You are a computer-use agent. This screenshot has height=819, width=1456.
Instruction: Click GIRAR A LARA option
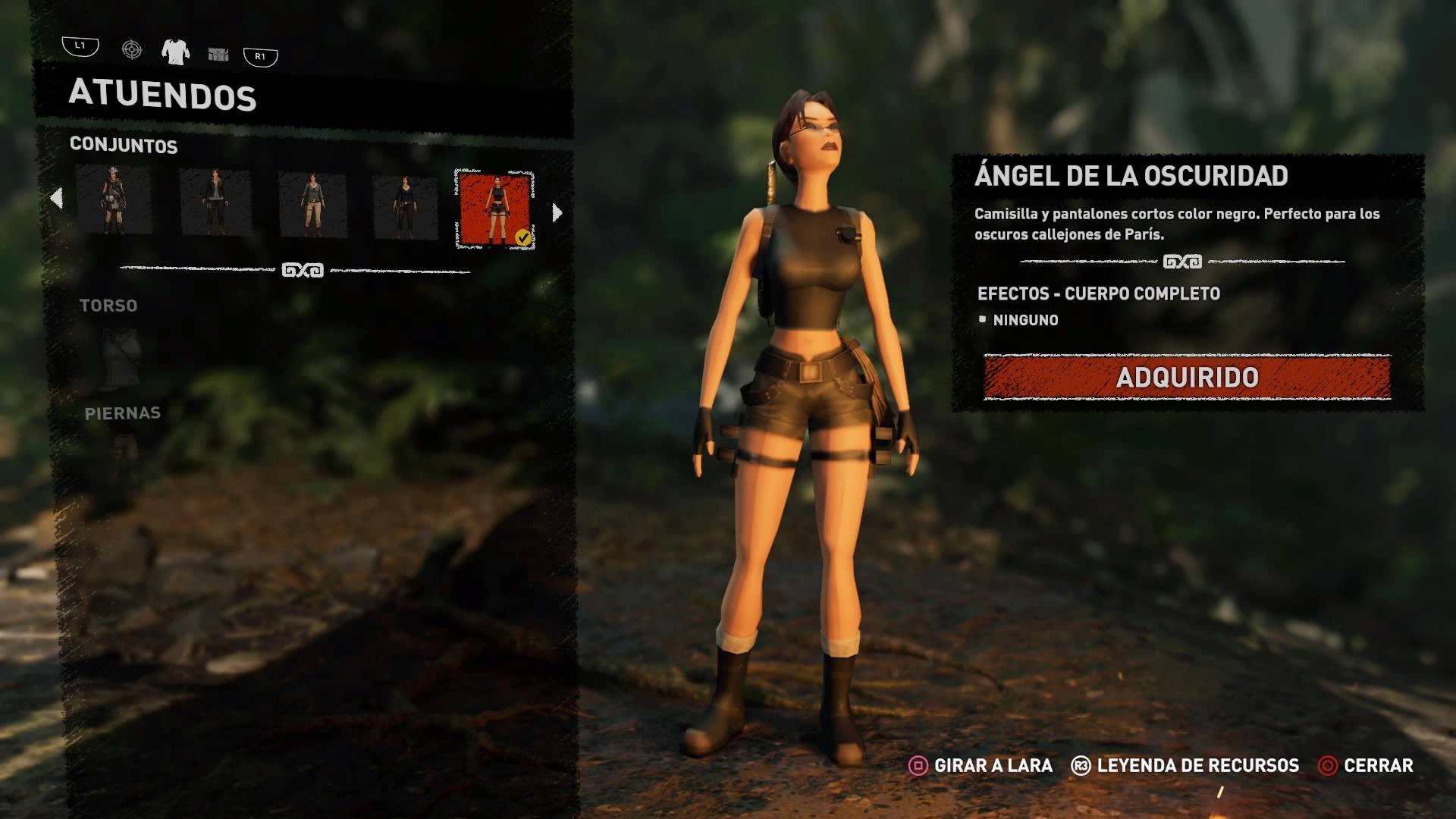coord(981,766)
